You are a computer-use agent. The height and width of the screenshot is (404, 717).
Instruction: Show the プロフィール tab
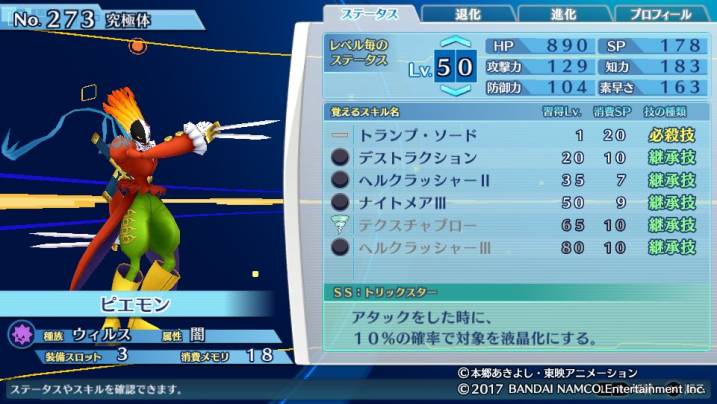[x=661, y=15]
